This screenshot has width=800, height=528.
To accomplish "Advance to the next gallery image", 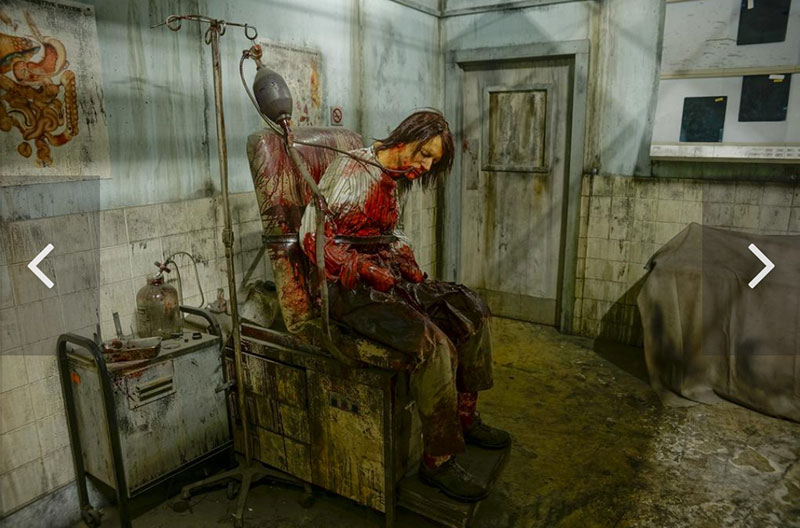I will tap(760, 266).
